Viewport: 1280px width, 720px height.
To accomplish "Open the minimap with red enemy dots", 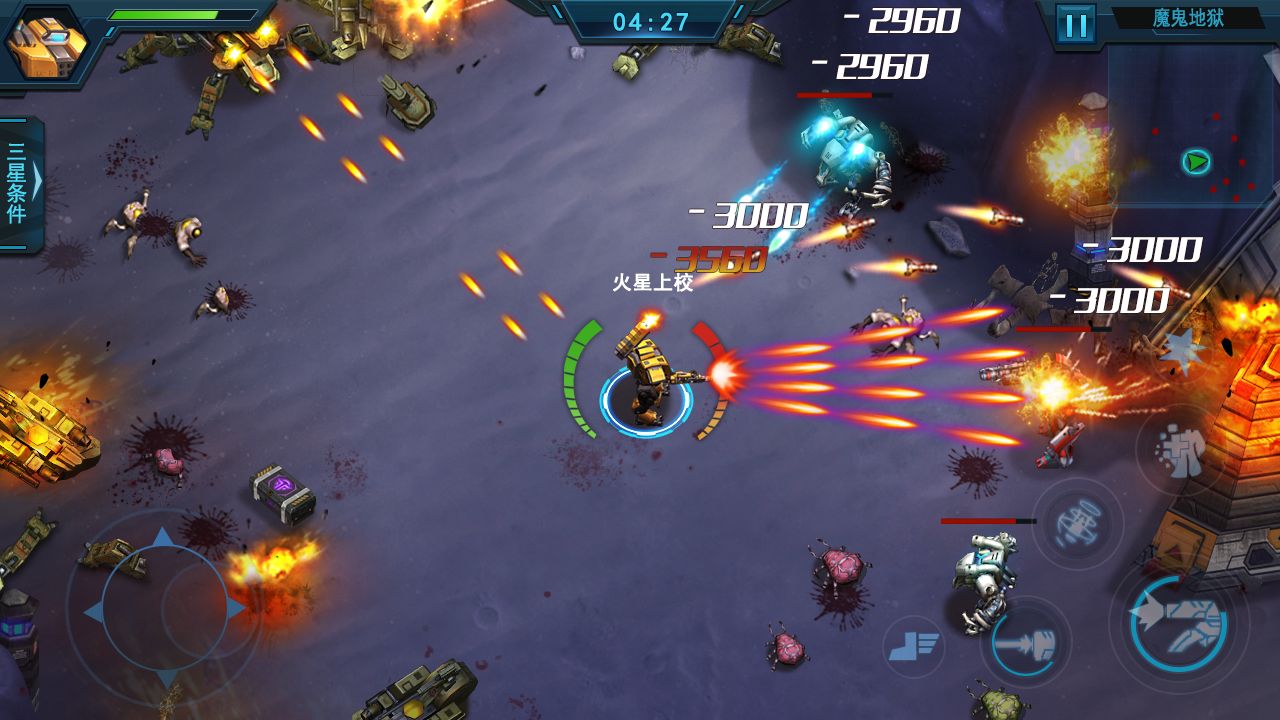I will [x=1191, y=125].
